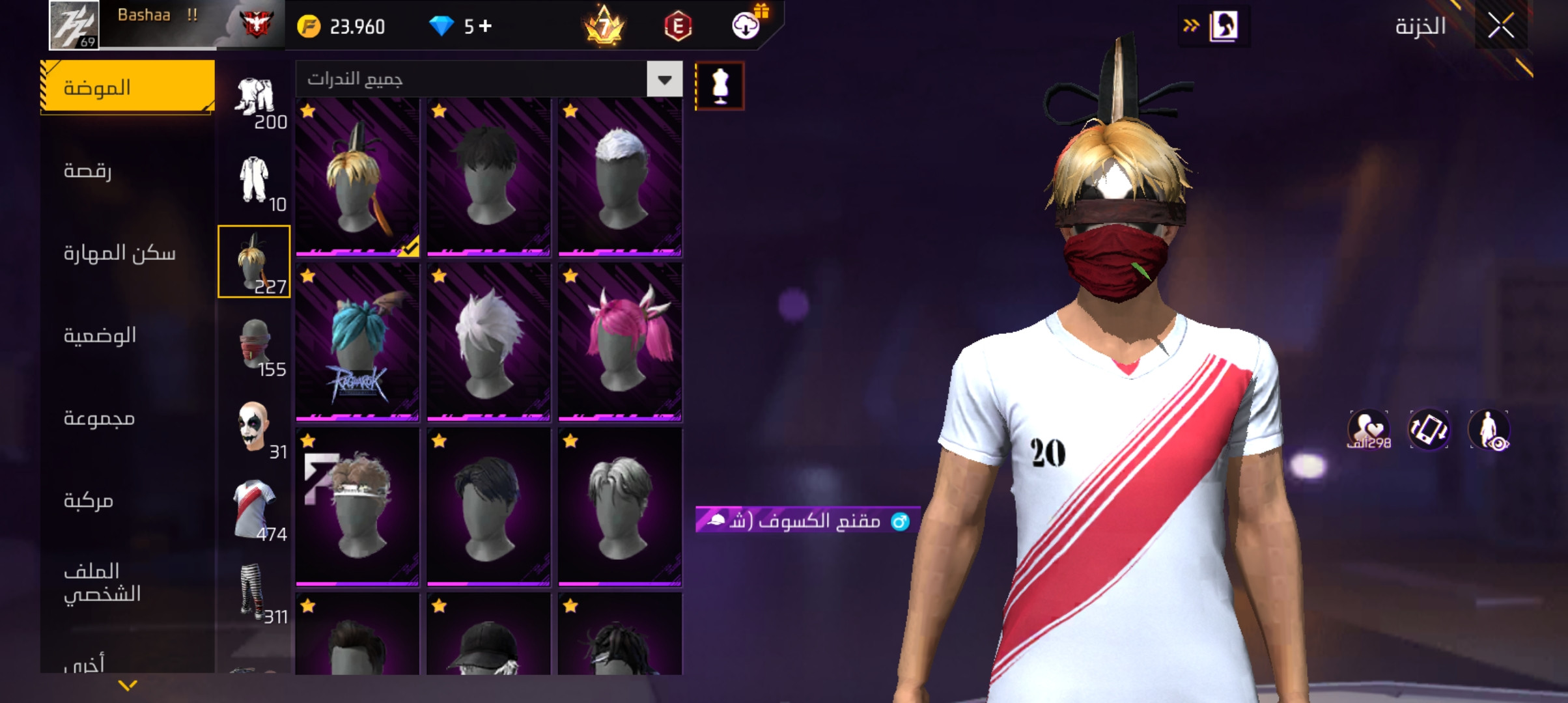The image size is (1568, 703).
Task: Open the الموضة fashion tab
Action: [128, 87]
